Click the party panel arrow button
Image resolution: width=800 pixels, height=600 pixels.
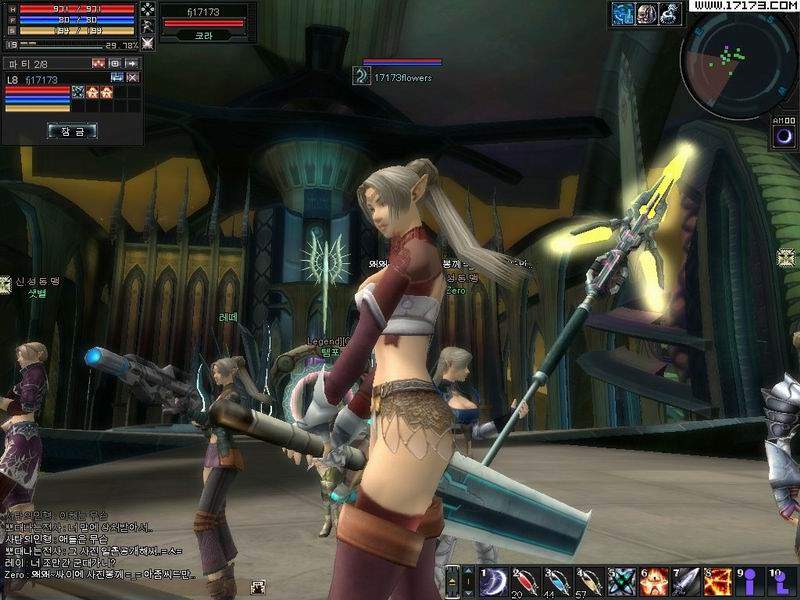(x=131, y=63)
